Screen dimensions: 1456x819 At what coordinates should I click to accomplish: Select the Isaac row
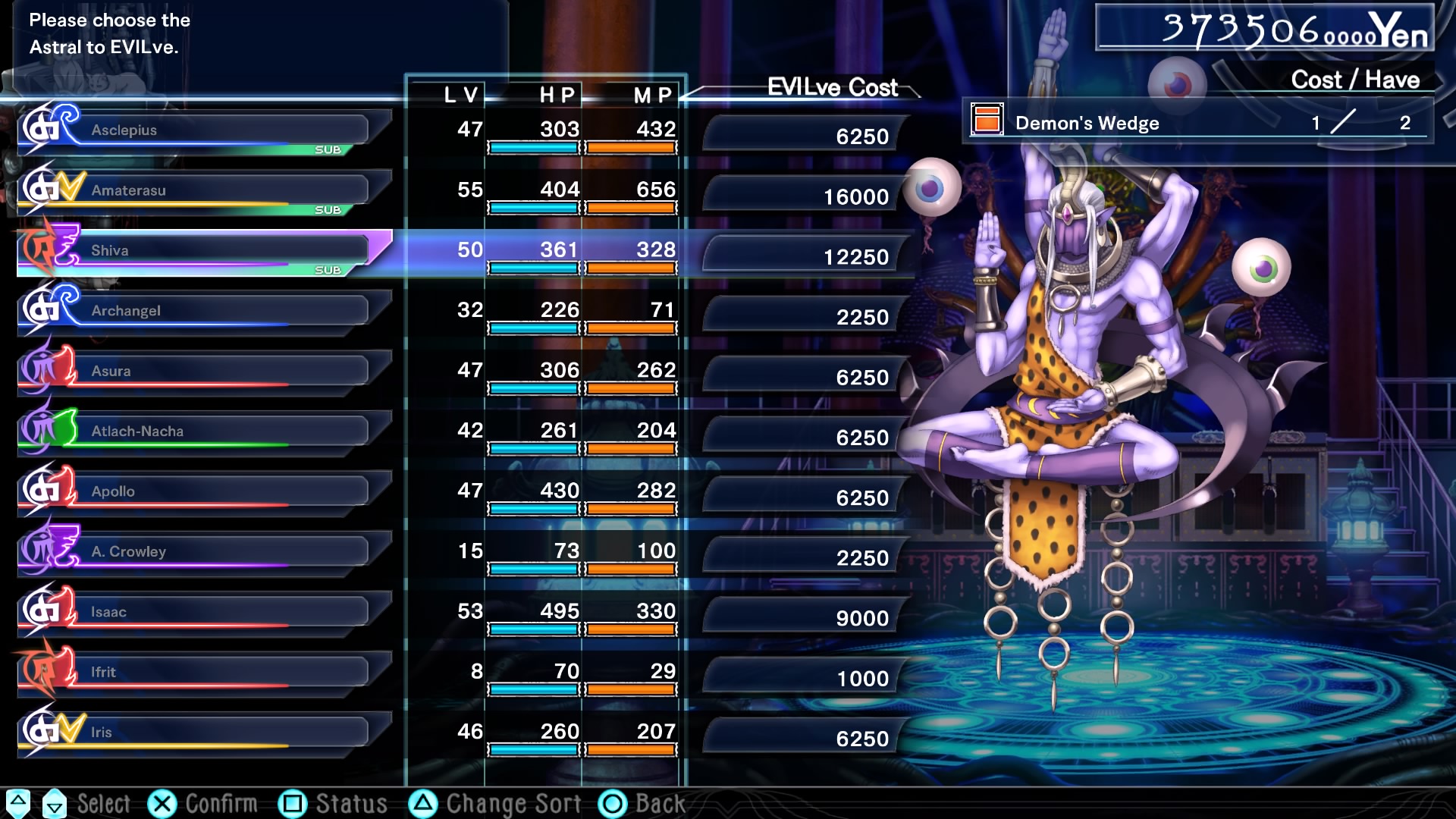[x=205, y=612]
